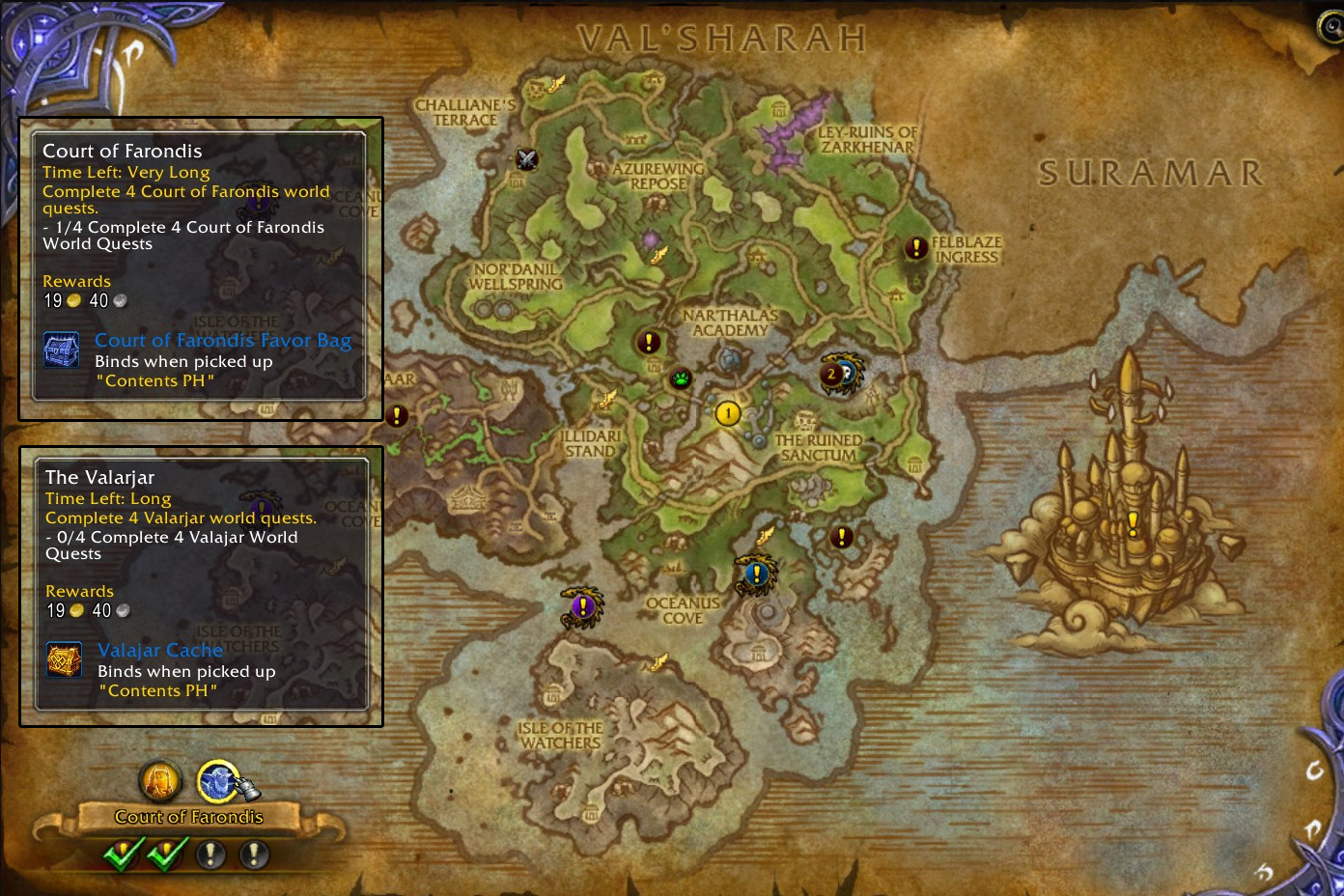Inspect the Valajar Cache reward item
This screenshot has height=896, width=1344.
tap(160, 651)
